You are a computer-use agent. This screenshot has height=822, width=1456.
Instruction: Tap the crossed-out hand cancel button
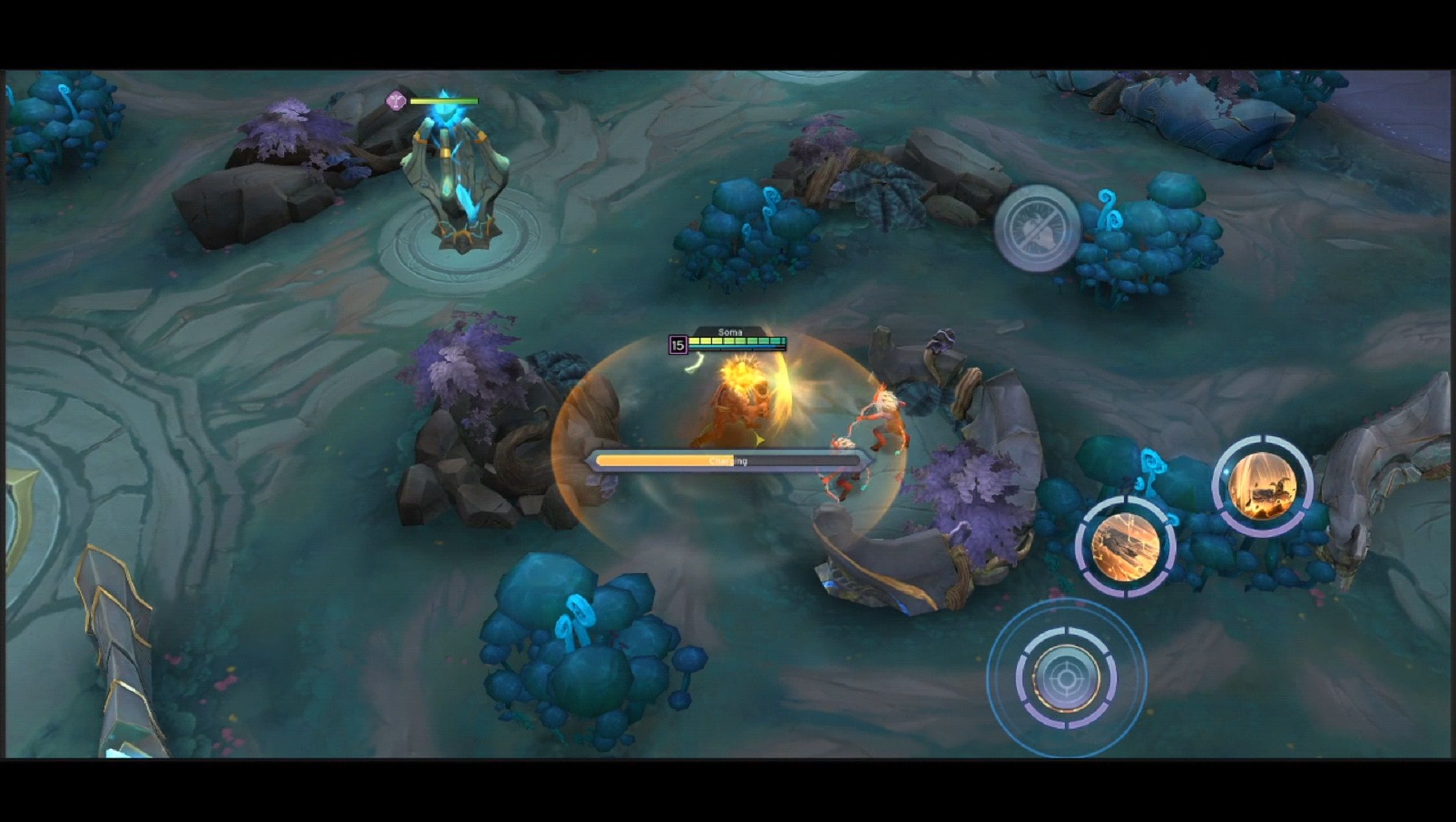(1037, 228)
